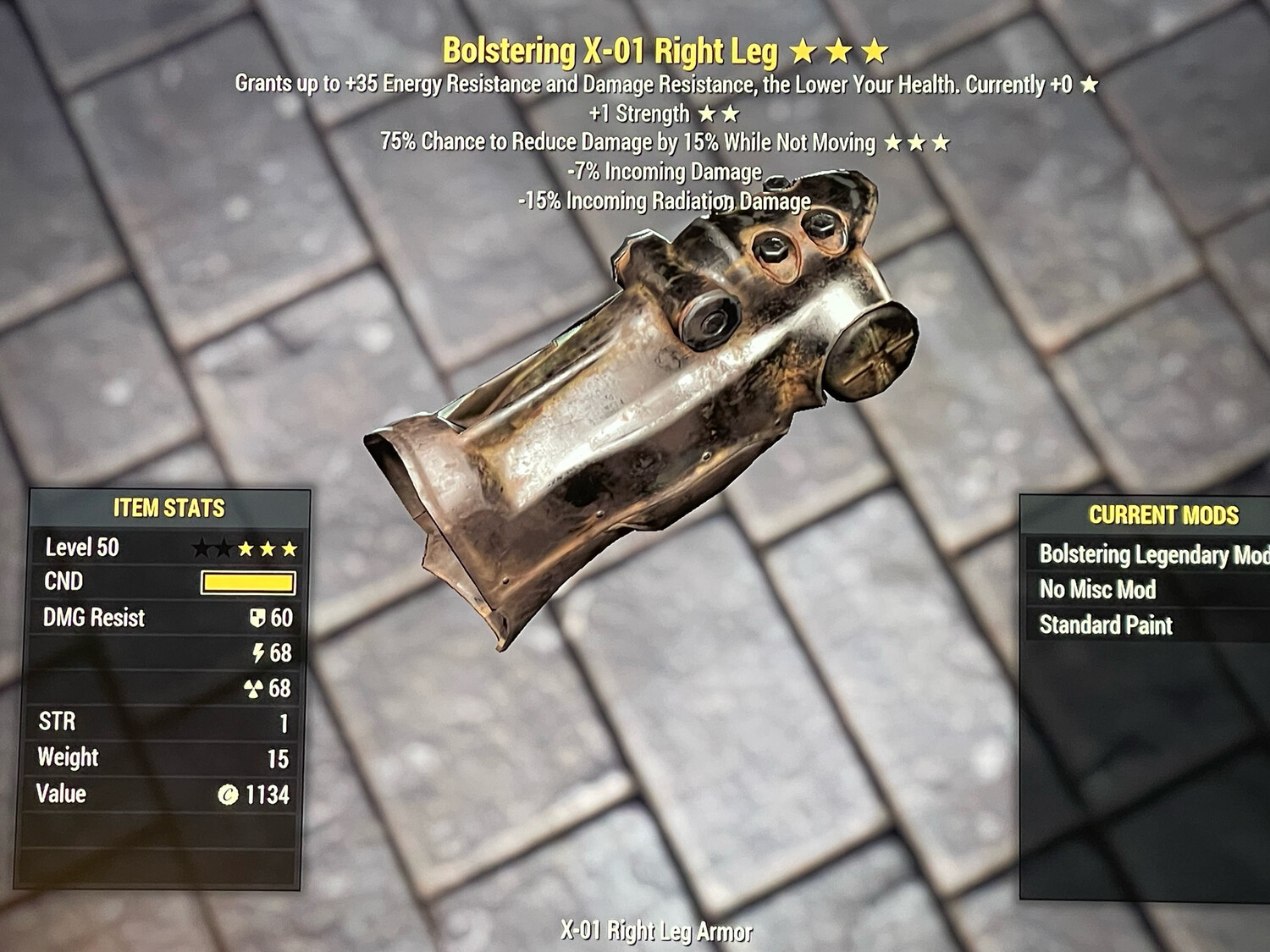The height and width of the screenshot is (952, 1270).
Task: Click the +1 Strength effect line
Action: (640, 114)
